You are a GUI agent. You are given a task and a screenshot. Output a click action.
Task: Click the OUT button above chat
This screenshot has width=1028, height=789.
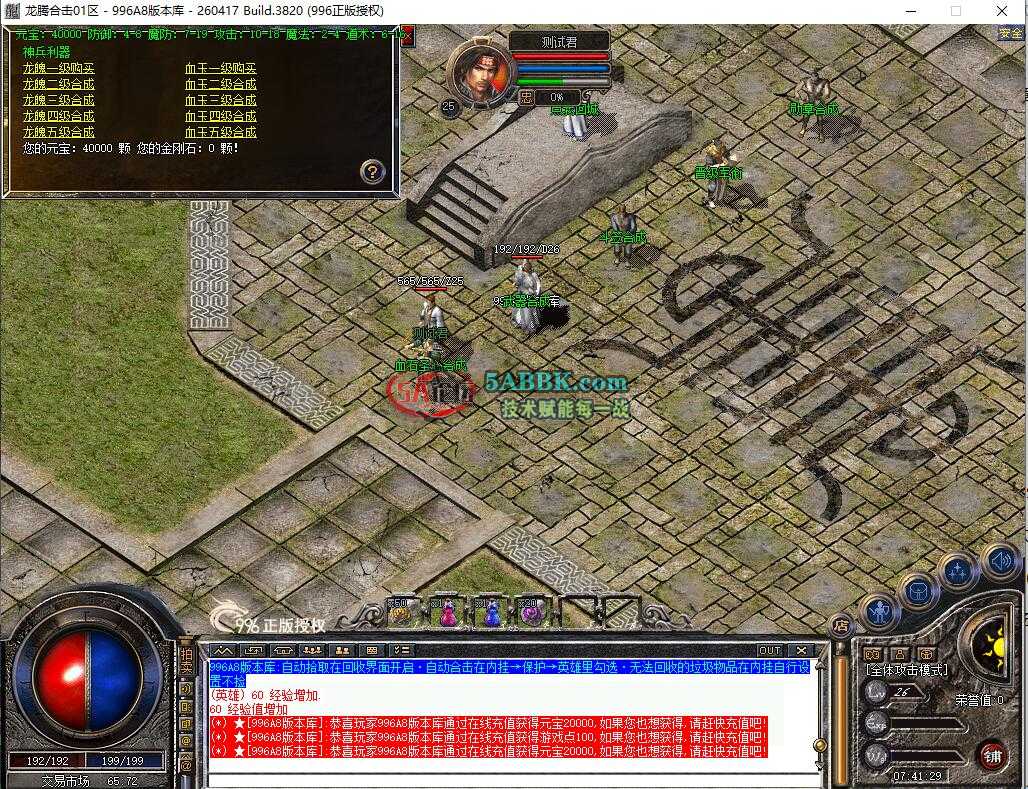click(x=769, y=650)
